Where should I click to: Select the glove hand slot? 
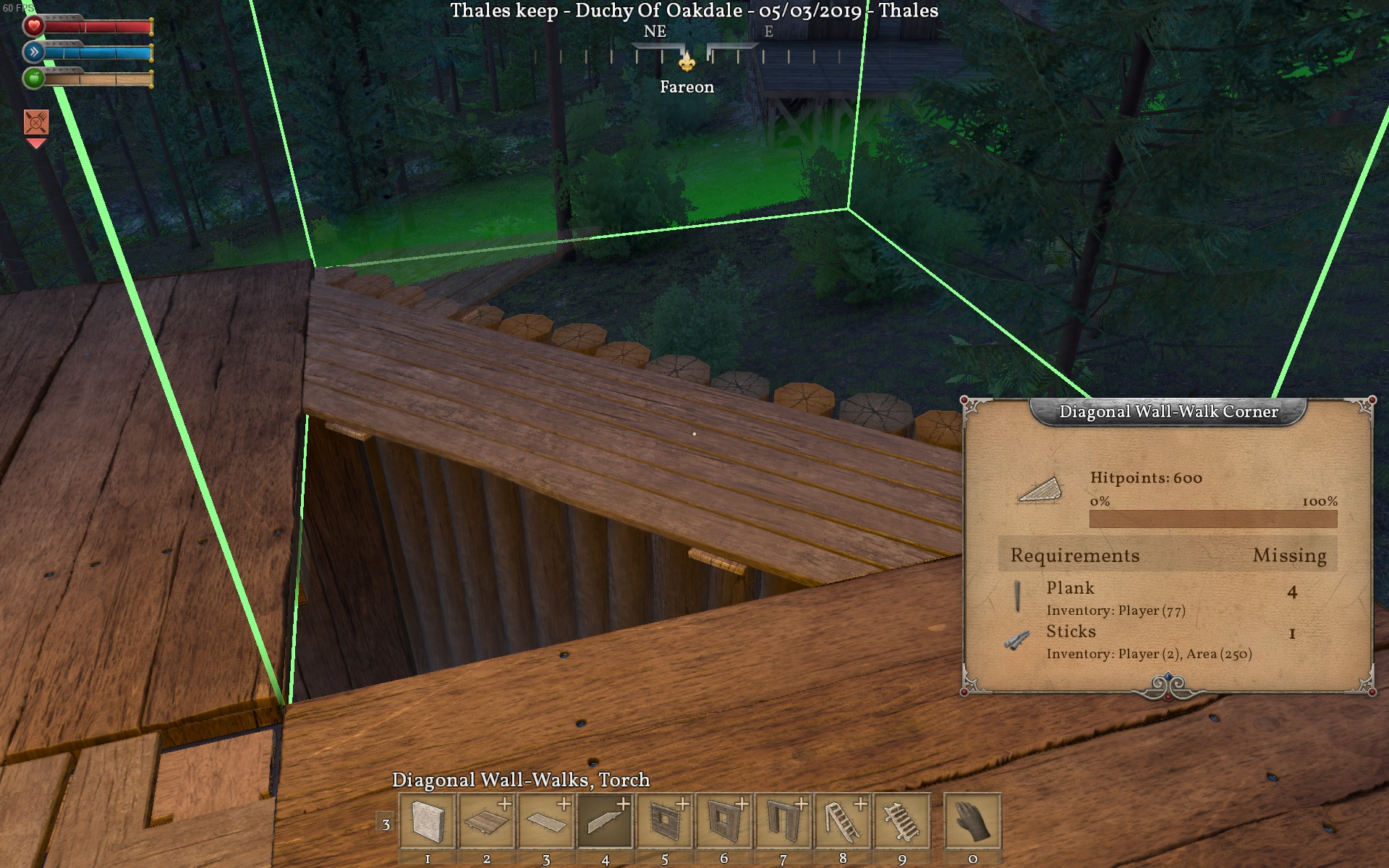[972, 822]
